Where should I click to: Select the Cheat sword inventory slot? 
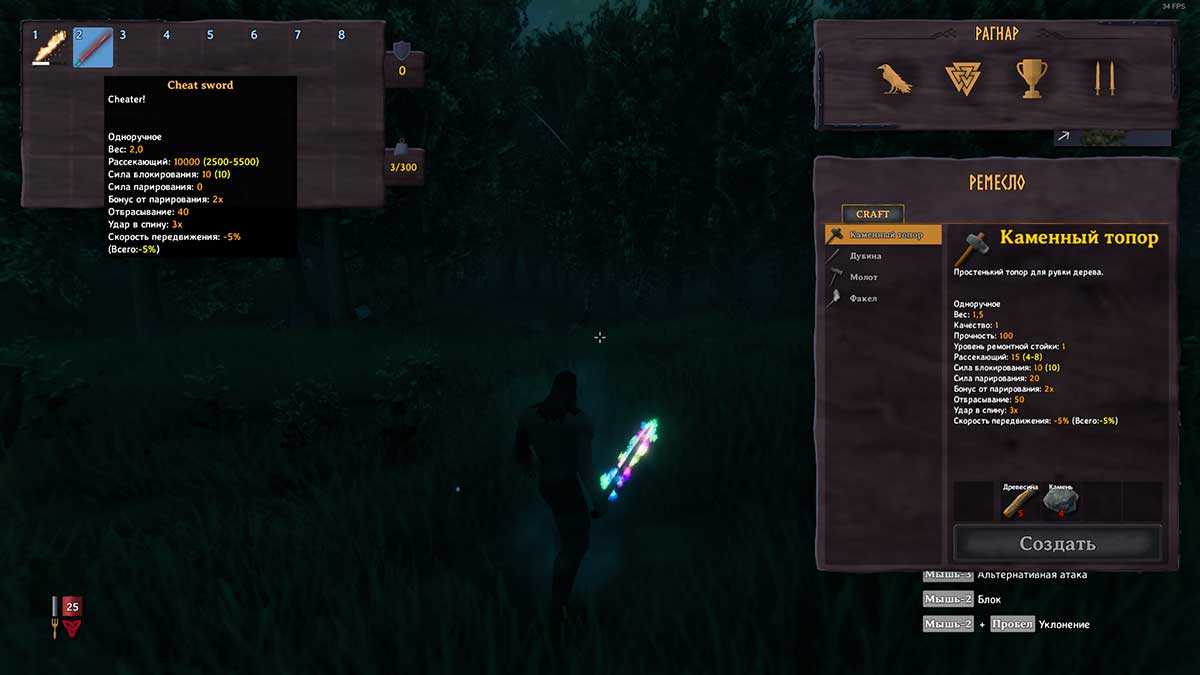(93, 47)
